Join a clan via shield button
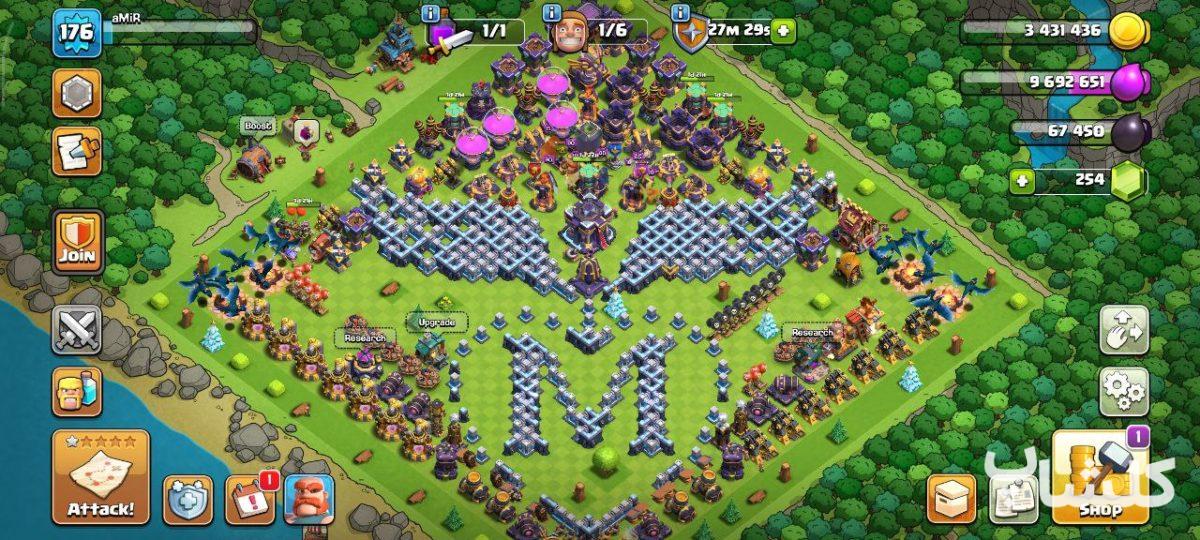This screenshot has width=1200, height=540. (78, 241)
